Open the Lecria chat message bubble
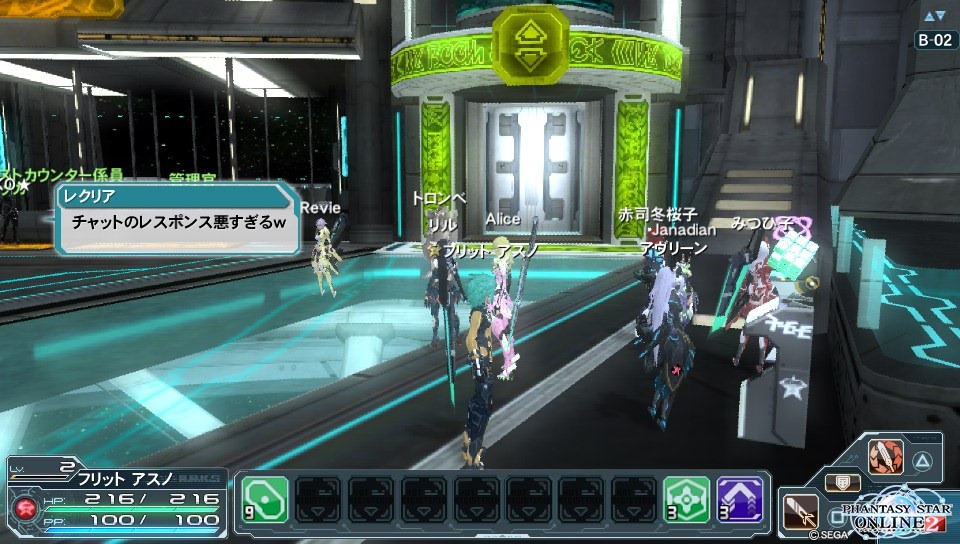This screenshot has height=544, width=960. pos(177,216)
